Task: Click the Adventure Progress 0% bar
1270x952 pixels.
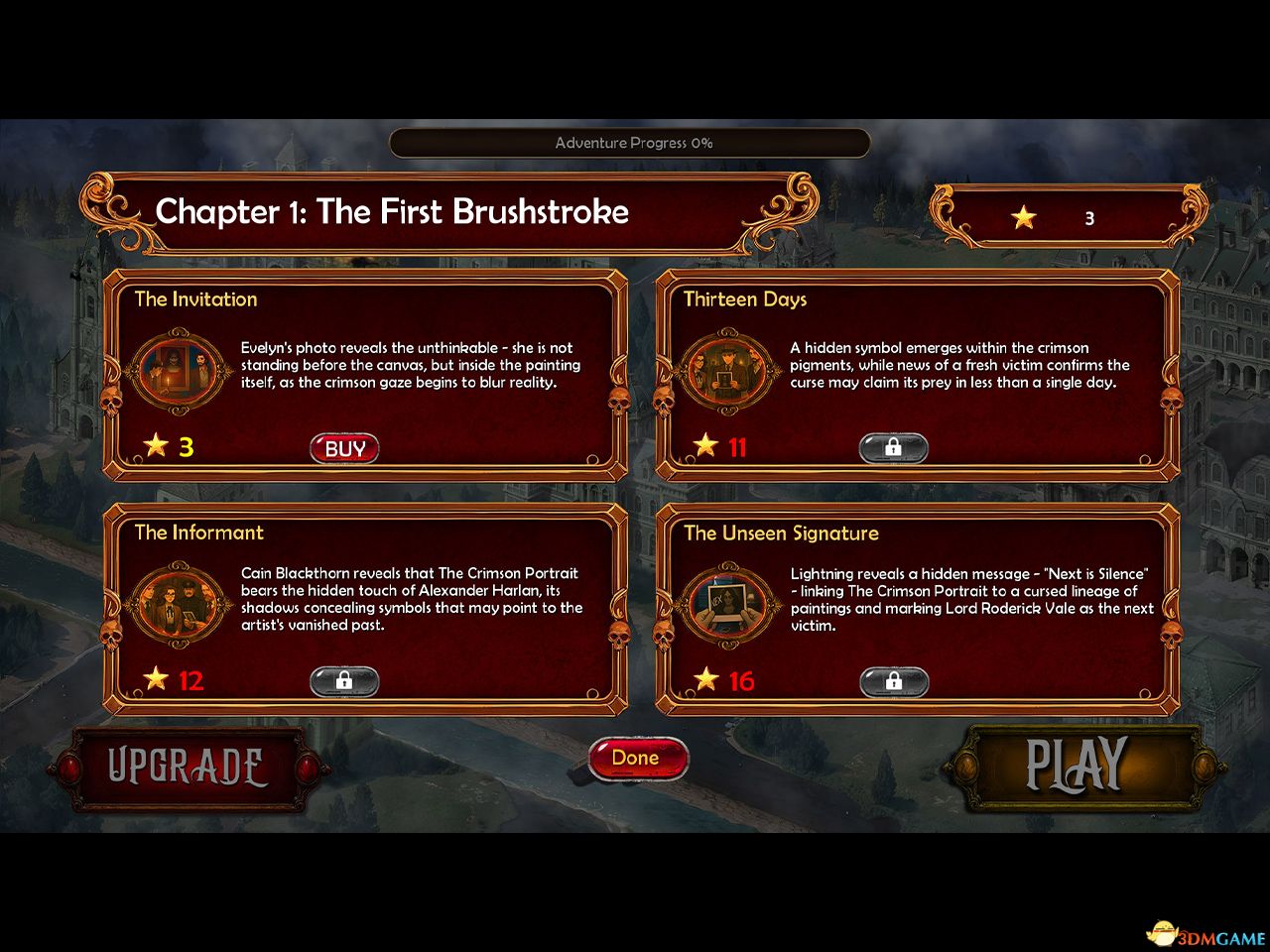Action: tap(632, 142)
